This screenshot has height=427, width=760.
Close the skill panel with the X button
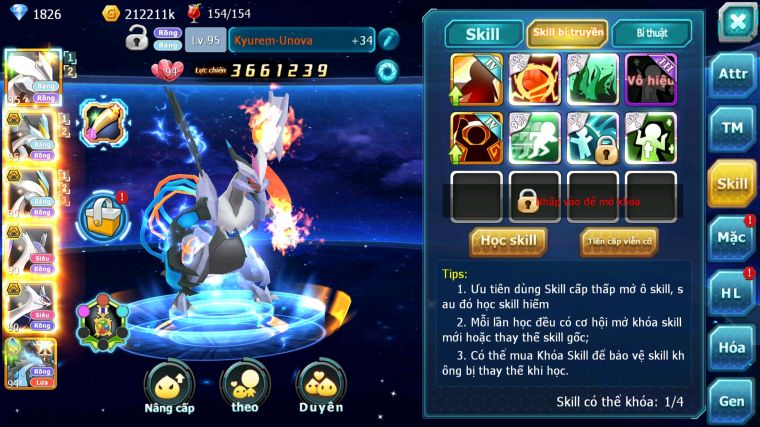coord(736,21)
